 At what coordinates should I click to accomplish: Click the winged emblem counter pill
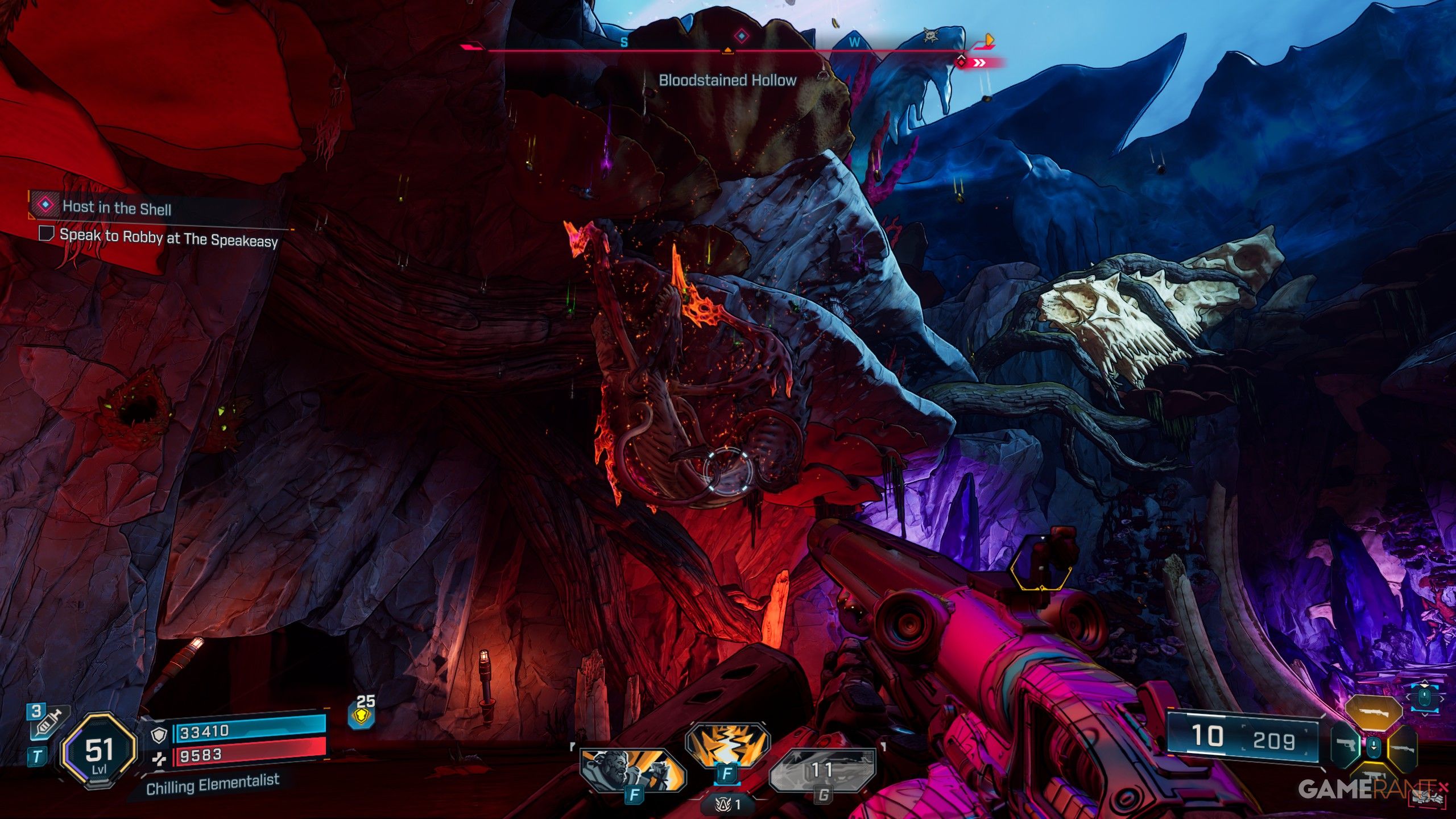click(x=729, y=804)
